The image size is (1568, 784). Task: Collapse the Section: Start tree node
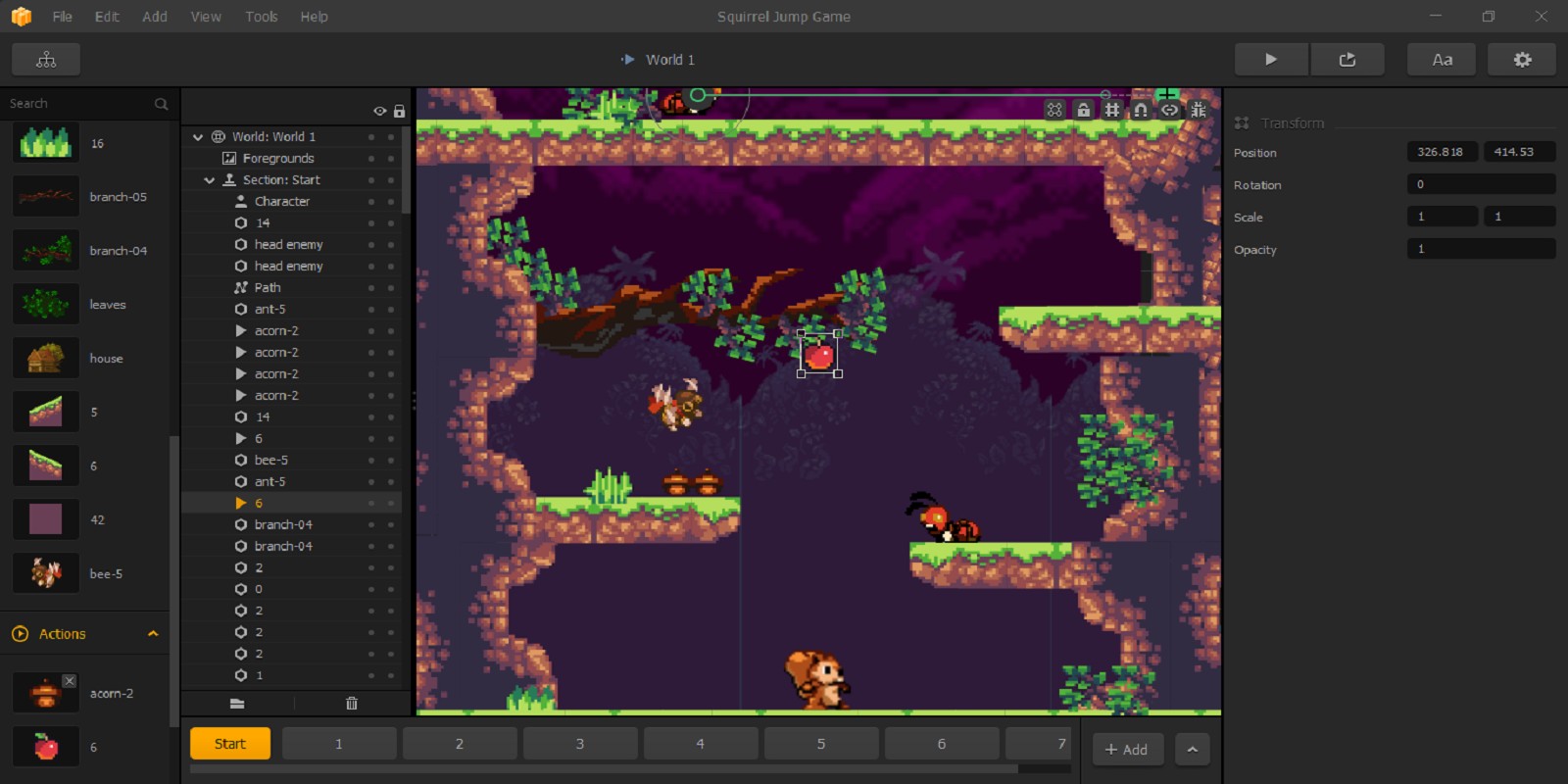(209, 180)
